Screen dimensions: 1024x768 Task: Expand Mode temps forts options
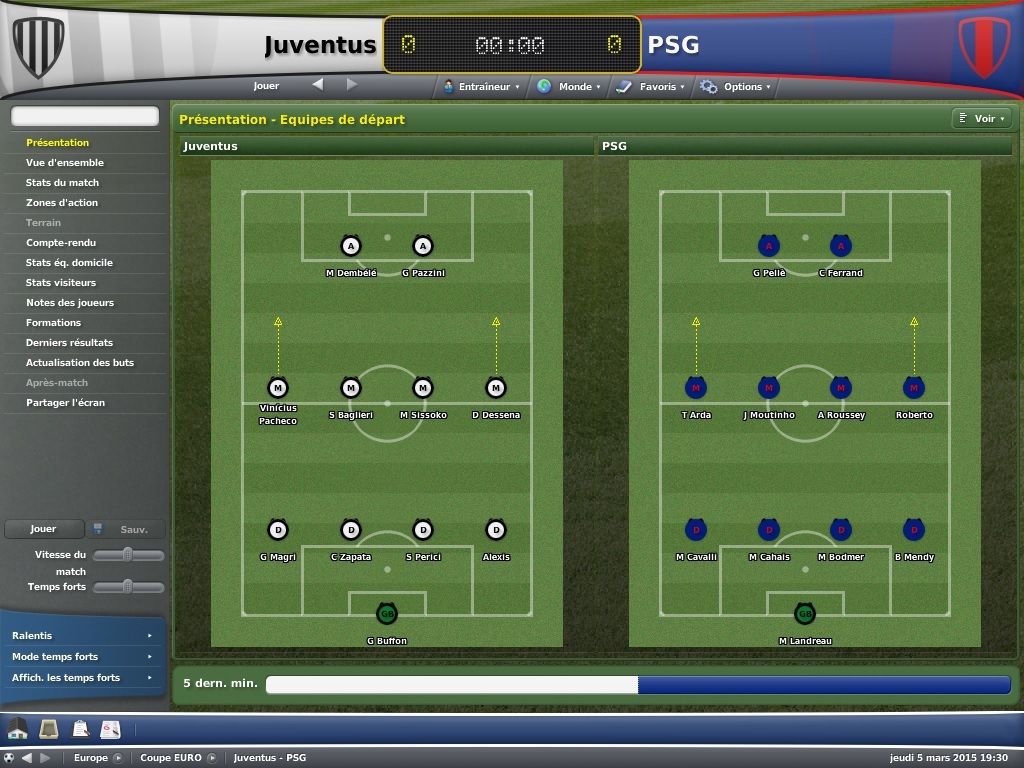[82, 657]
